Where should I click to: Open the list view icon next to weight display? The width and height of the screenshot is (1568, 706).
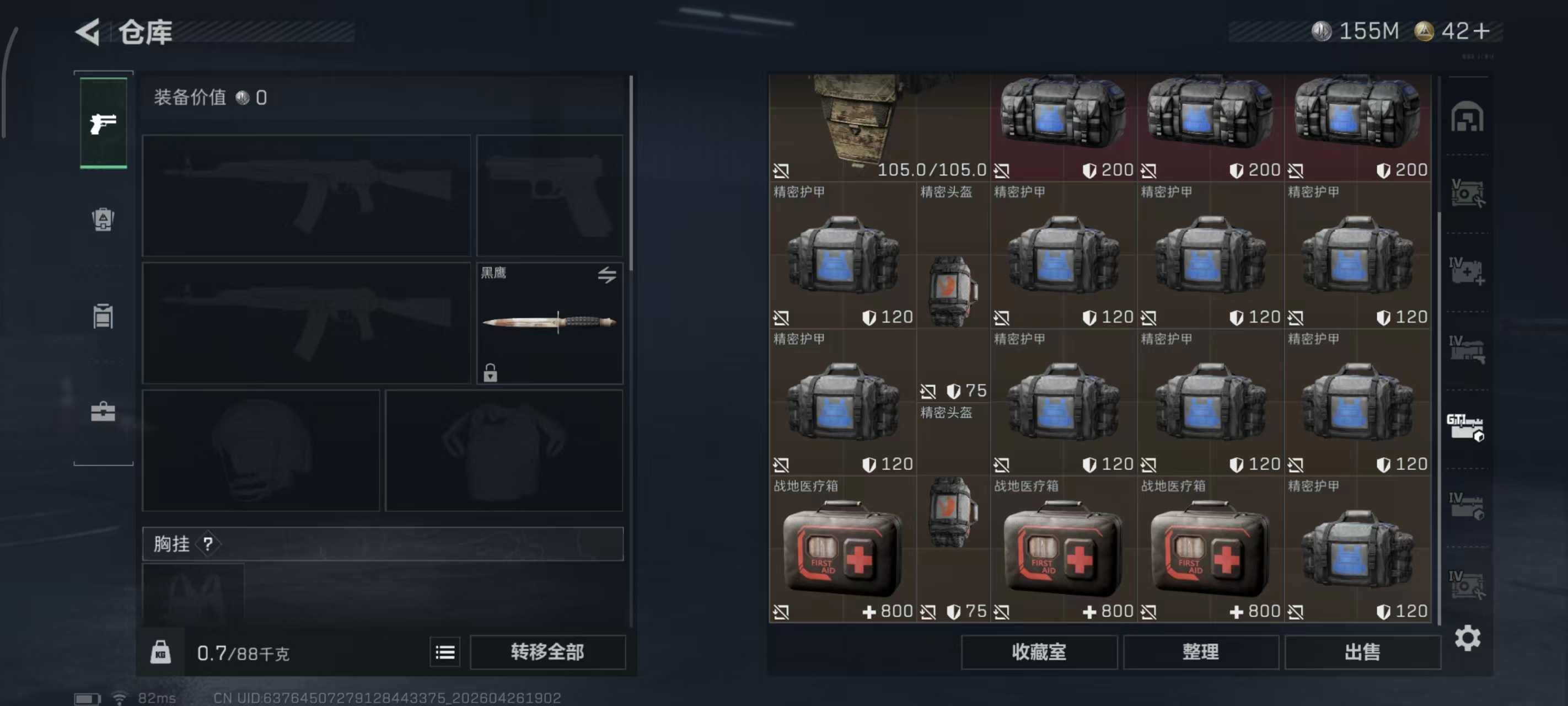[x=445, y=652]
